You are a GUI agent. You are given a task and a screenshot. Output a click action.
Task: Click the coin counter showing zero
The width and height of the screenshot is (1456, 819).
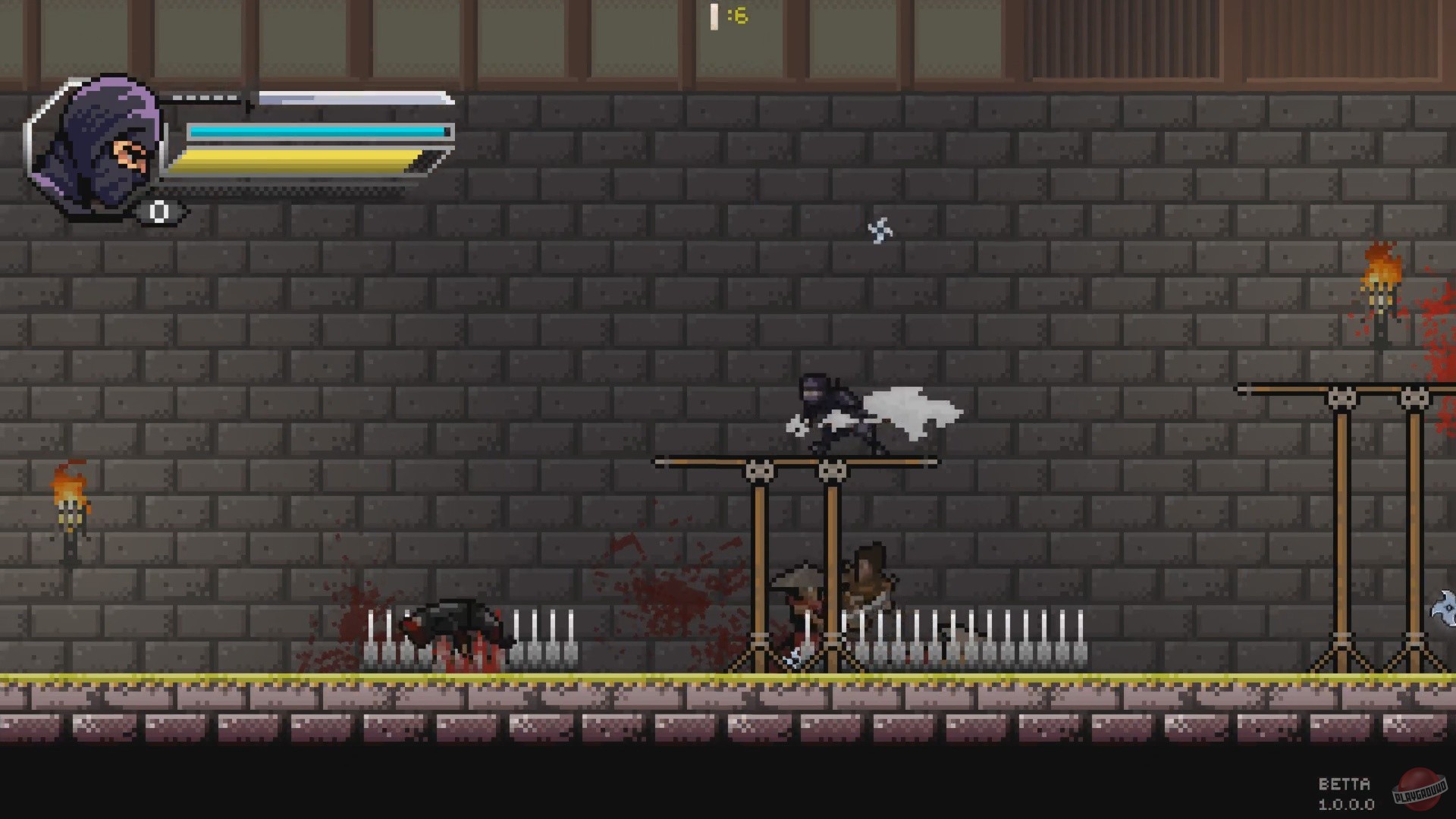(159, 211)
